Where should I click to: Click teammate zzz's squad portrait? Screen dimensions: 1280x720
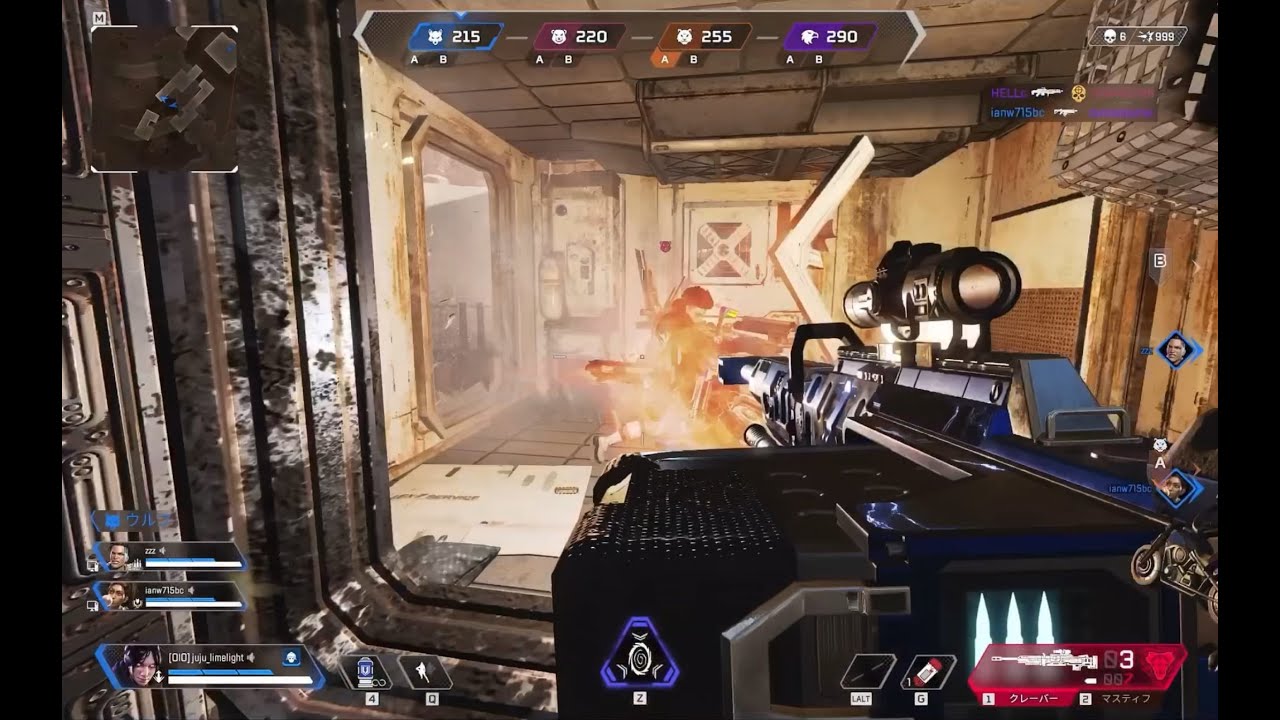tap(120, 558)
